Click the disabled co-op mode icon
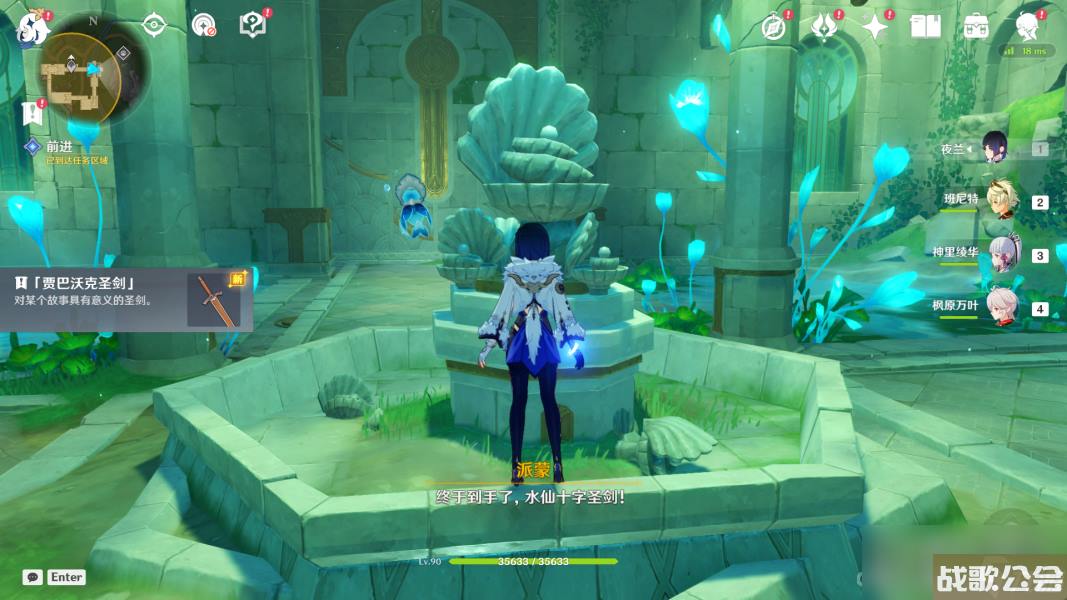Screen dimensions: 1067x600 click(x=203, y=25)
